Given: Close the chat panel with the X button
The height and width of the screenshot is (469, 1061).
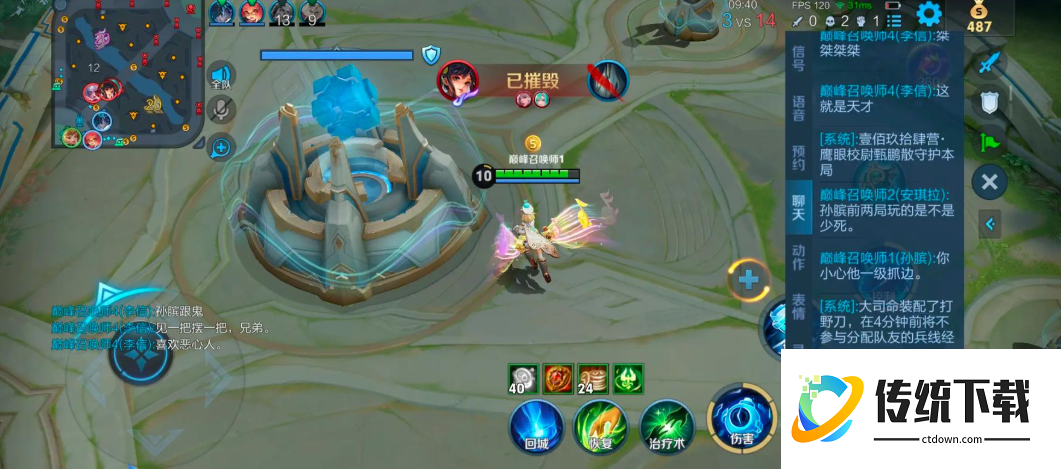Looking at the screenshot, I should coord(989,181).
